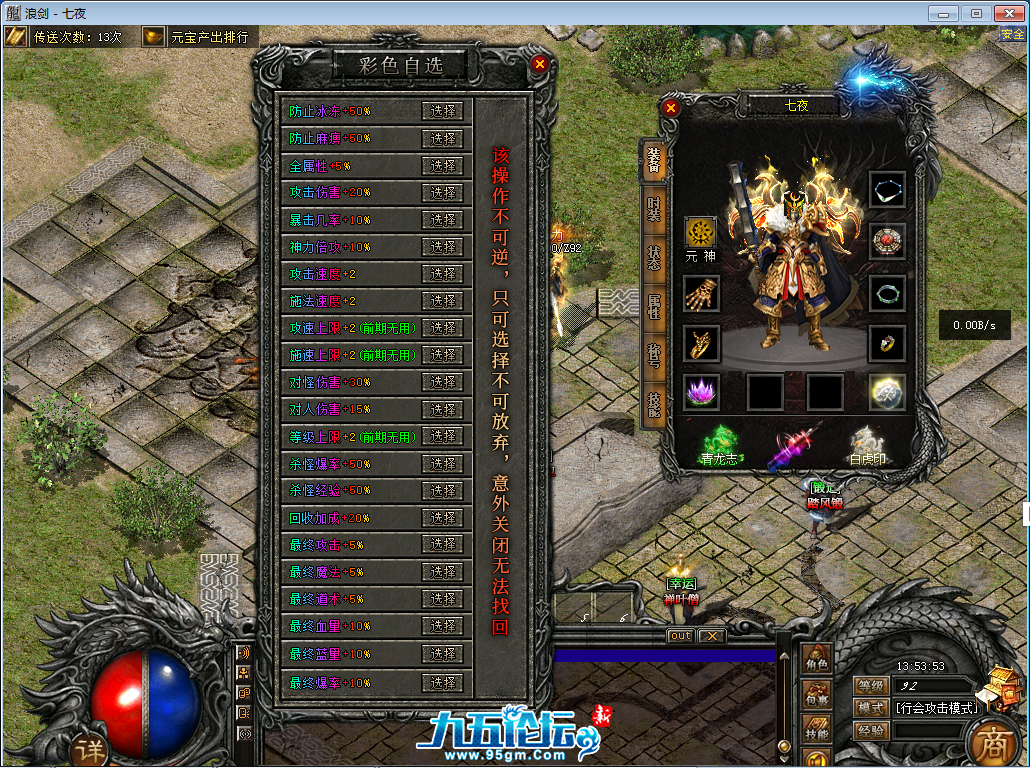Choose the 回收加成+20% bonus
The image size is (1030, 768).
(x=443, y=518)
